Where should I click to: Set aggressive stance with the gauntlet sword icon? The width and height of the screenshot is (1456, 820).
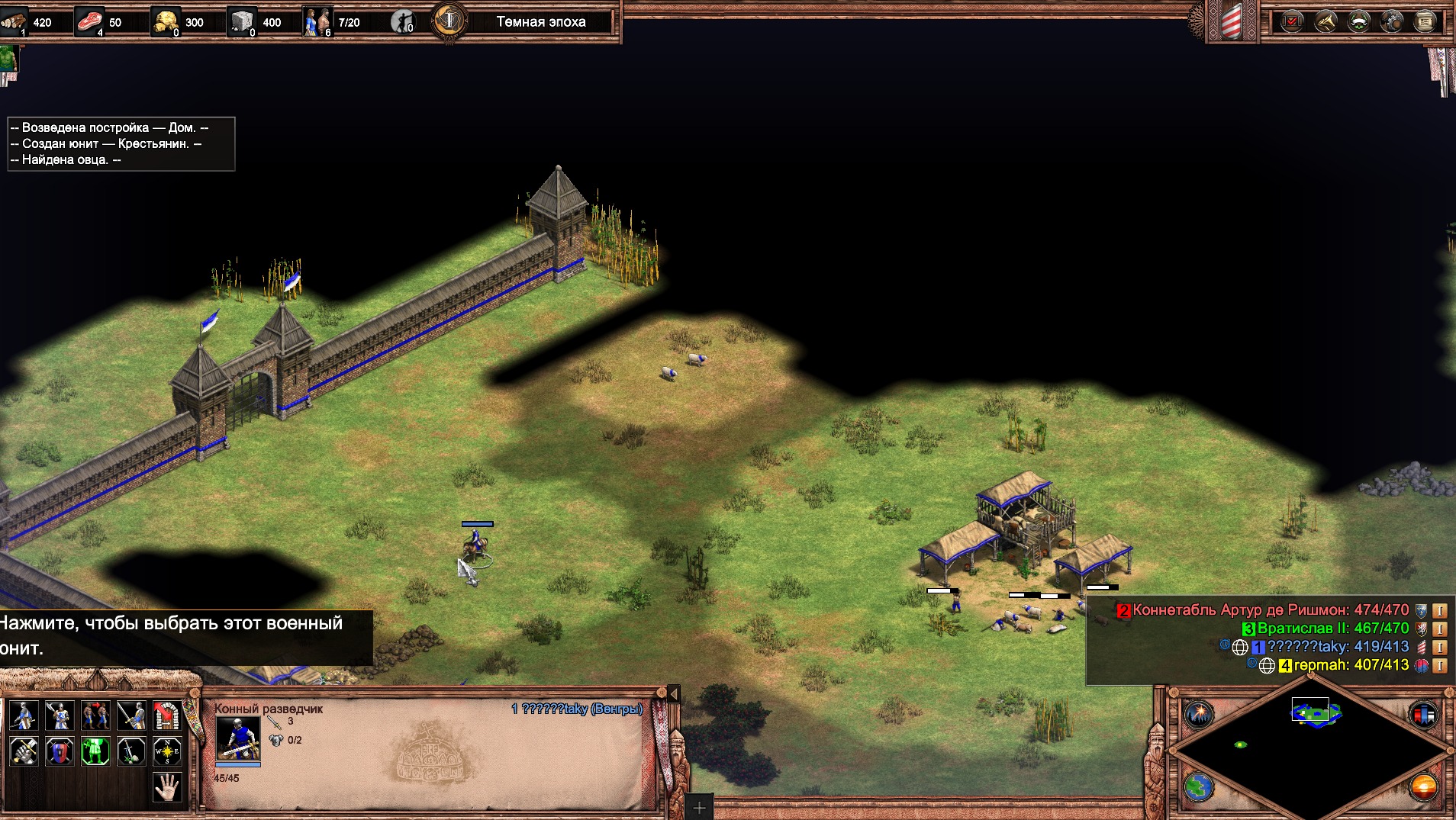(24, 751)
